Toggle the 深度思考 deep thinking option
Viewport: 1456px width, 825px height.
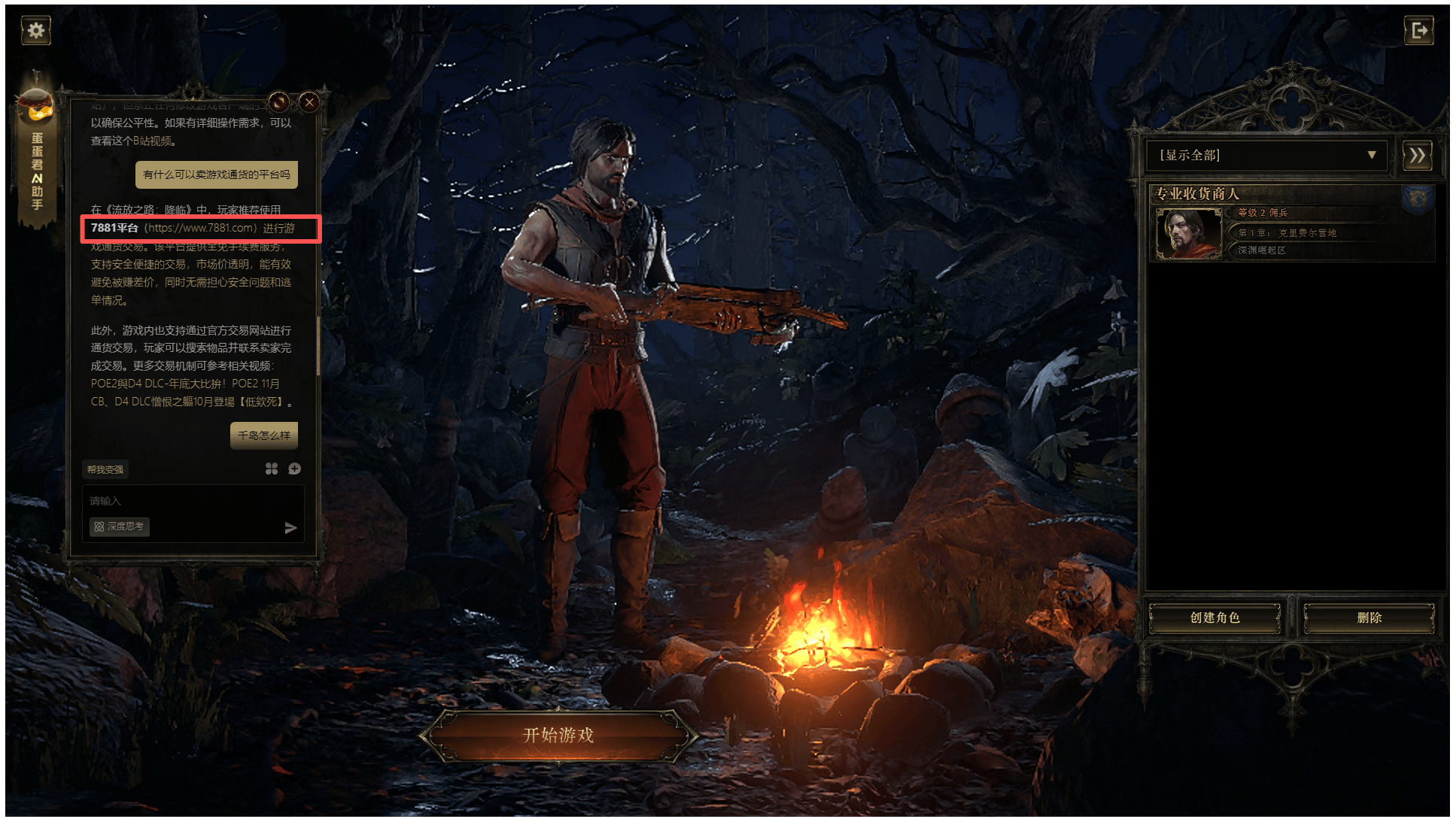pyautogui.click(x=120, y=527)
